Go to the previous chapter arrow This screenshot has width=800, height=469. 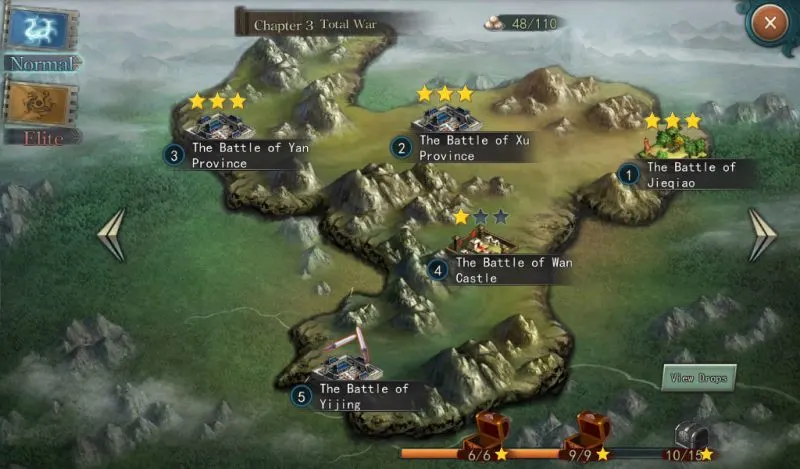pyautogui.click(x=111, y=235)
